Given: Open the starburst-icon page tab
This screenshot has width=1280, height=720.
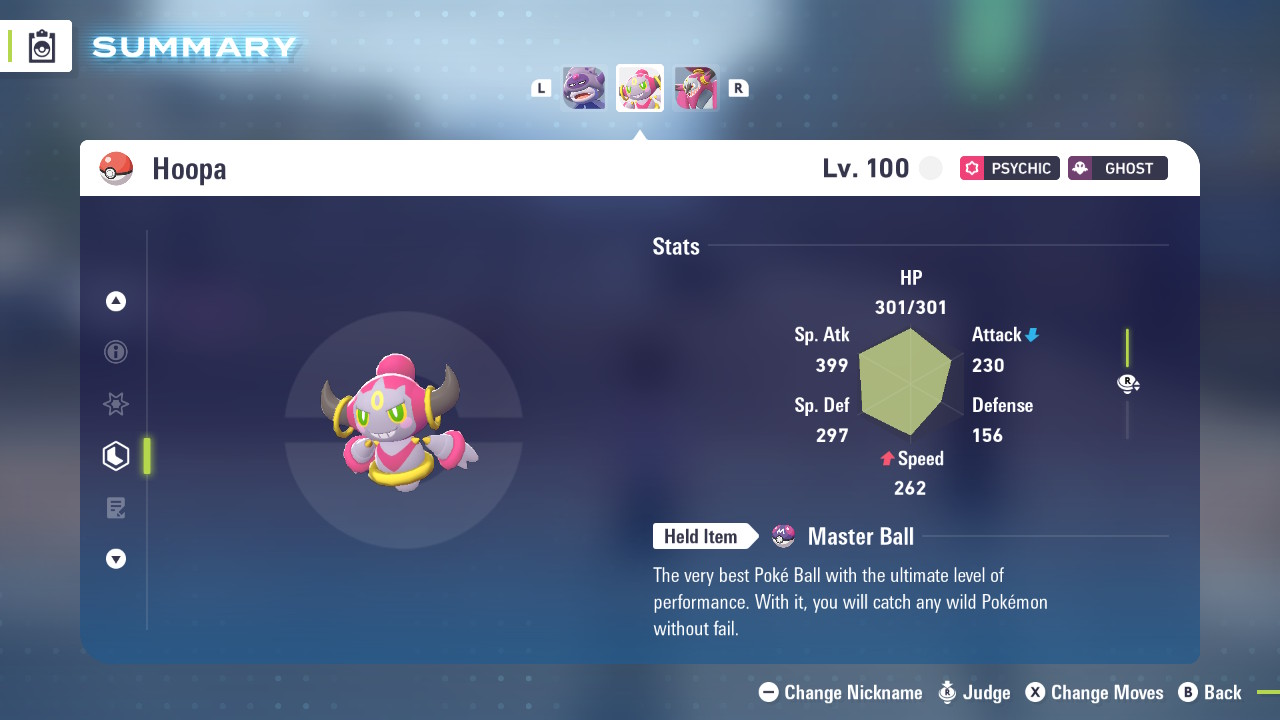Looking at the screenshot, I should [x=116, y=404].
